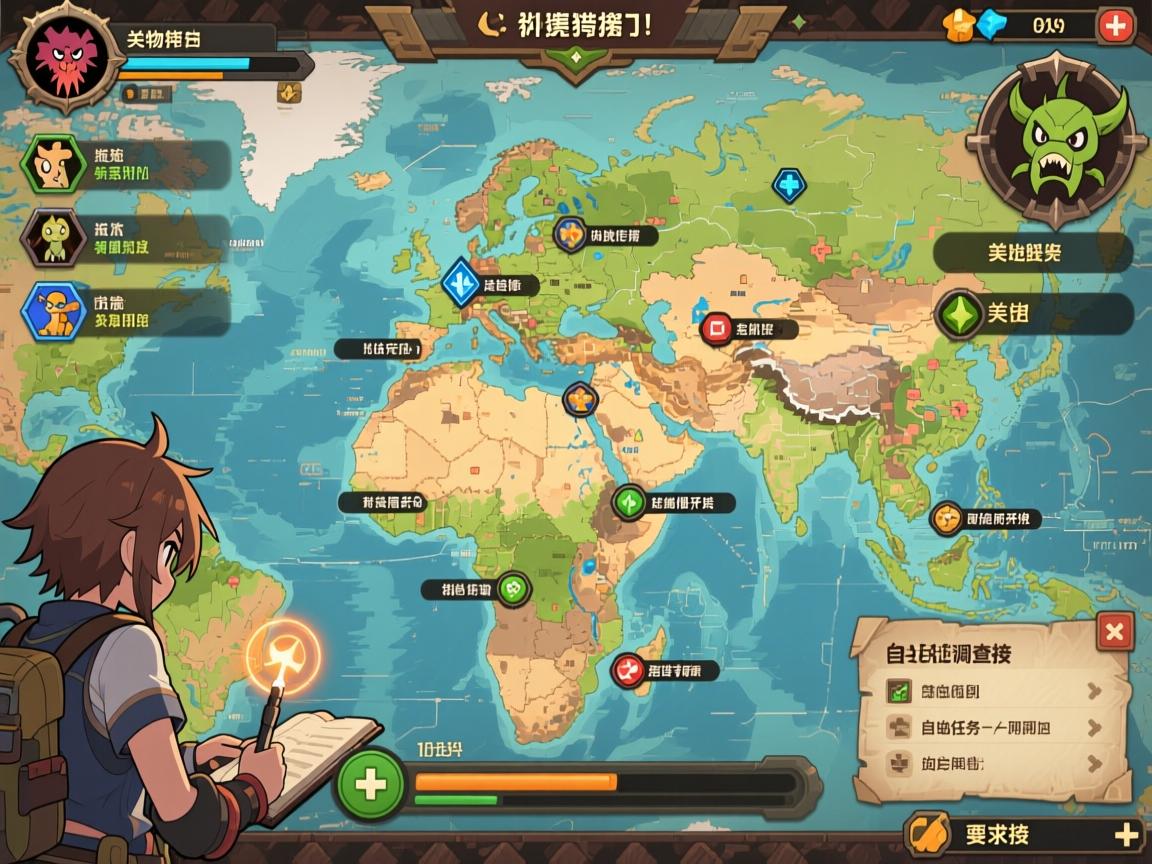Screen dimensions: 1152x864
Task: Select the red square marker in Central Asia
Action: click(716, 328)
